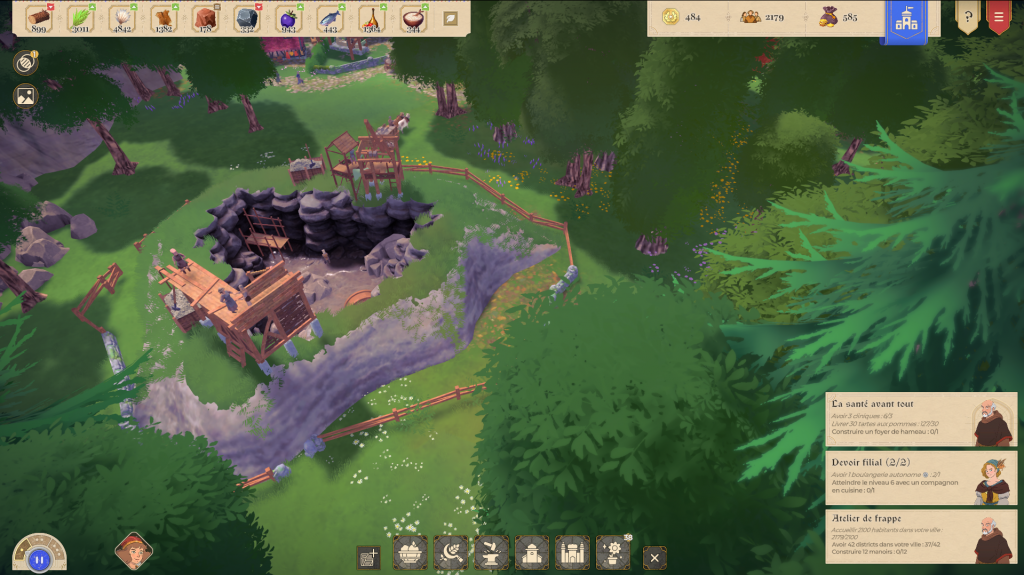Open the red hamburger main menu
This screenshot has height=575, width=1024.
coord(998,17)
